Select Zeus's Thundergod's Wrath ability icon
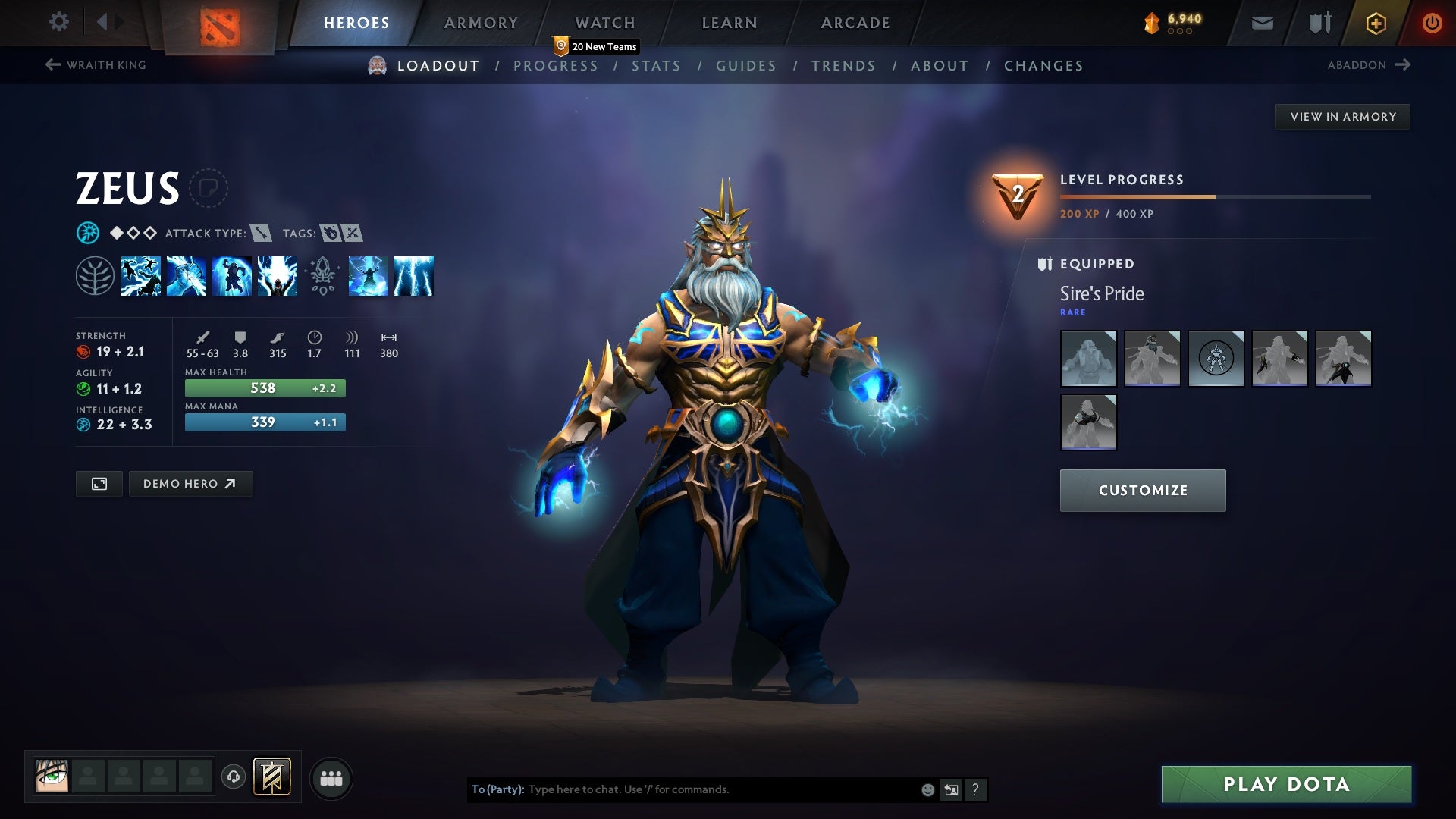This screenshot has width=1456, height=819. click(415, 276)
